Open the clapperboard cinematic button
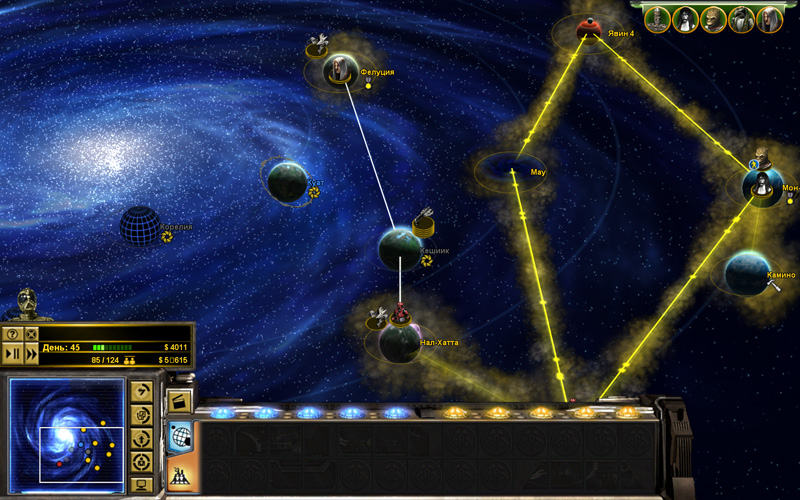Screen dimensions: 800x500 click(x=180, y=403)
